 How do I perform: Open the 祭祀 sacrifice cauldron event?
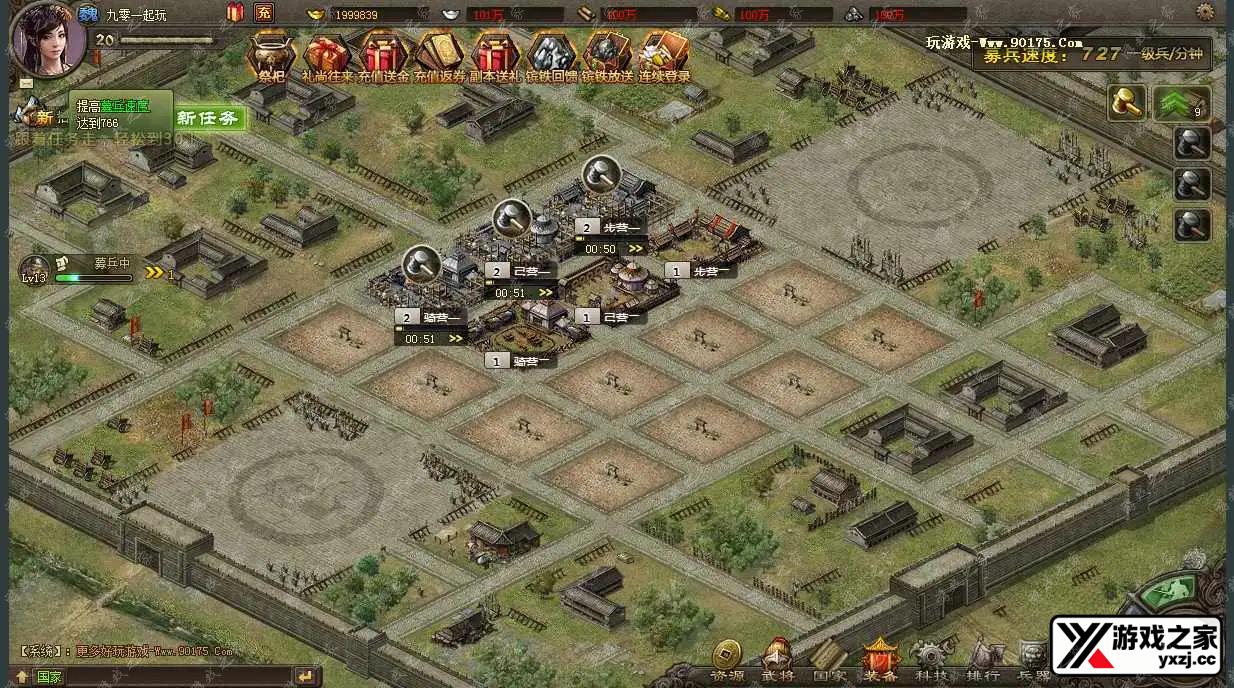pyautogui.click(x=270, y=52)
